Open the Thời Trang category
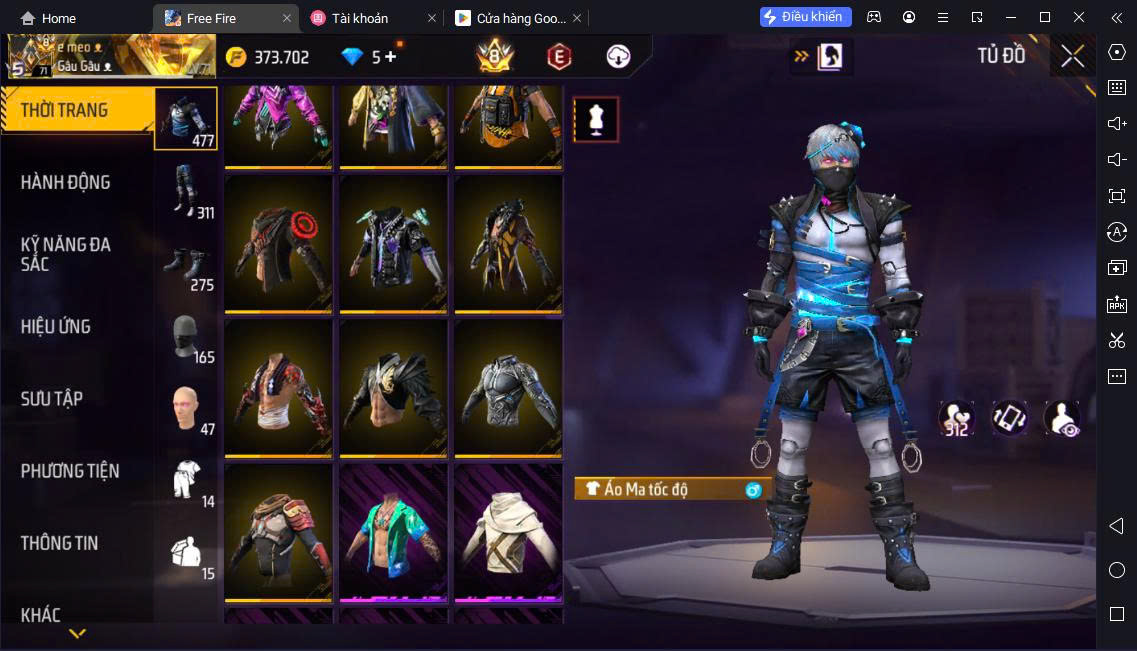The height and width of the screenshot is (651, 1137). pos(66,110)
